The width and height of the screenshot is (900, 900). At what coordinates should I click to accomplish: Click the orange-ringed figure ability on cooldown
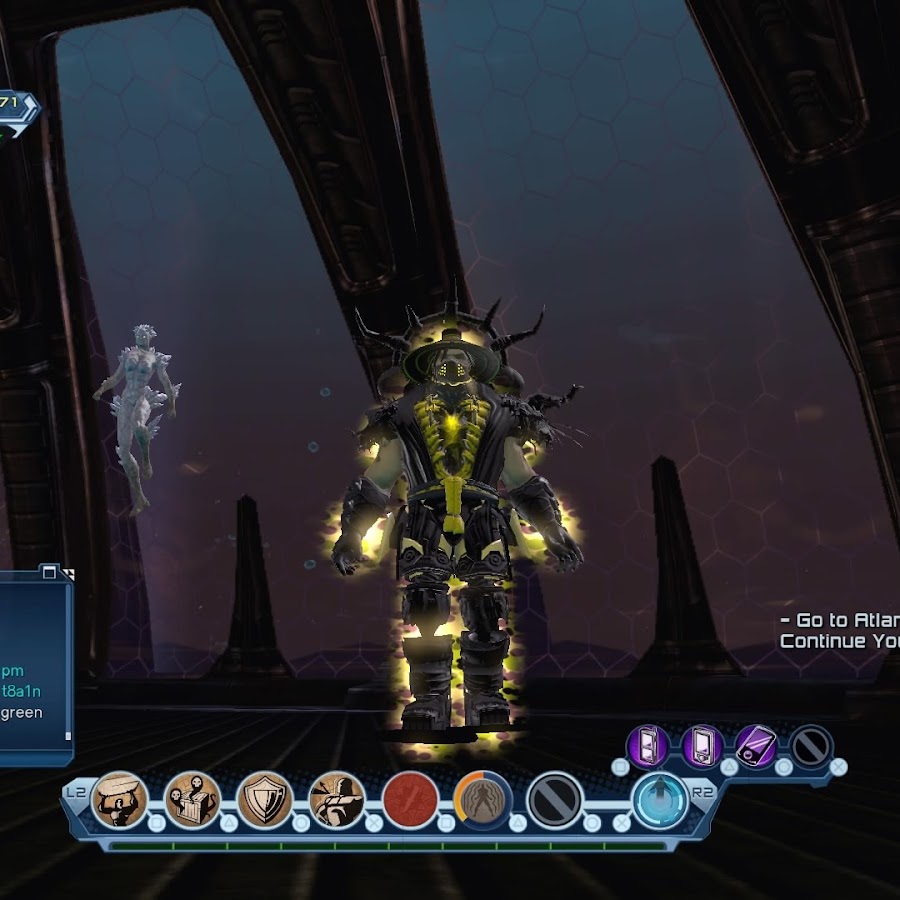pyautogui.click(x=483, y=799)
